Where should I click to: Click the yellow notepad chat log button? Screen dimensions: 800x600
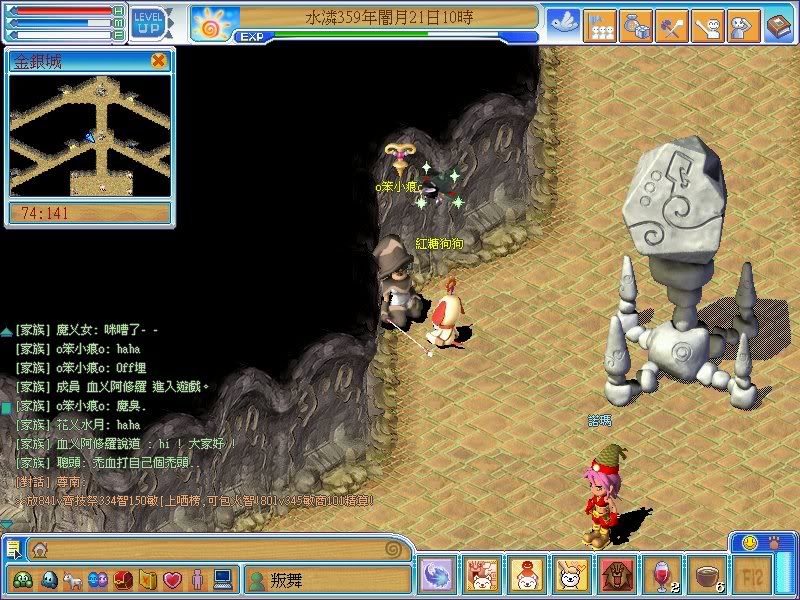[13, 548]
